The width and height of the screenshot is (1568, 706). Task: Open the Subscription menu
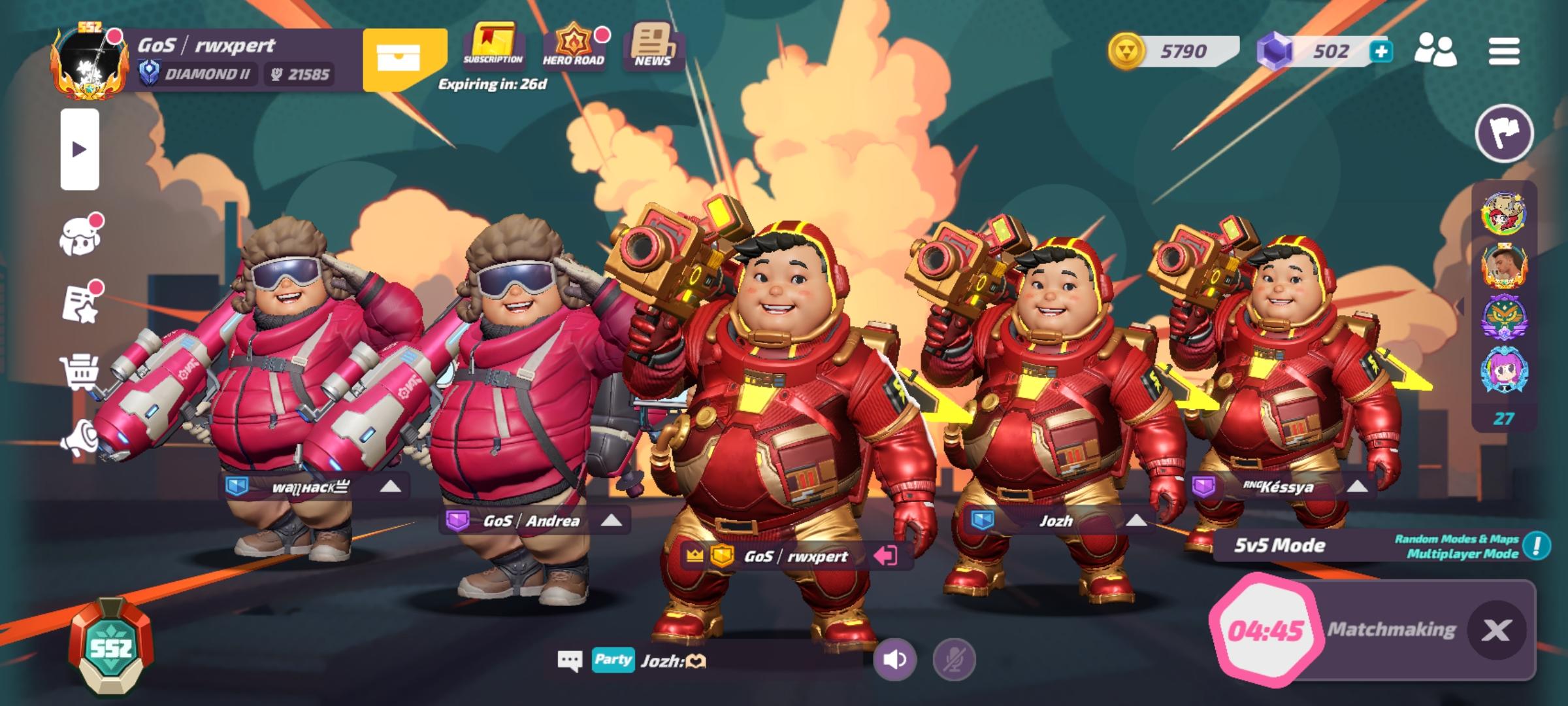pos(493,44)
